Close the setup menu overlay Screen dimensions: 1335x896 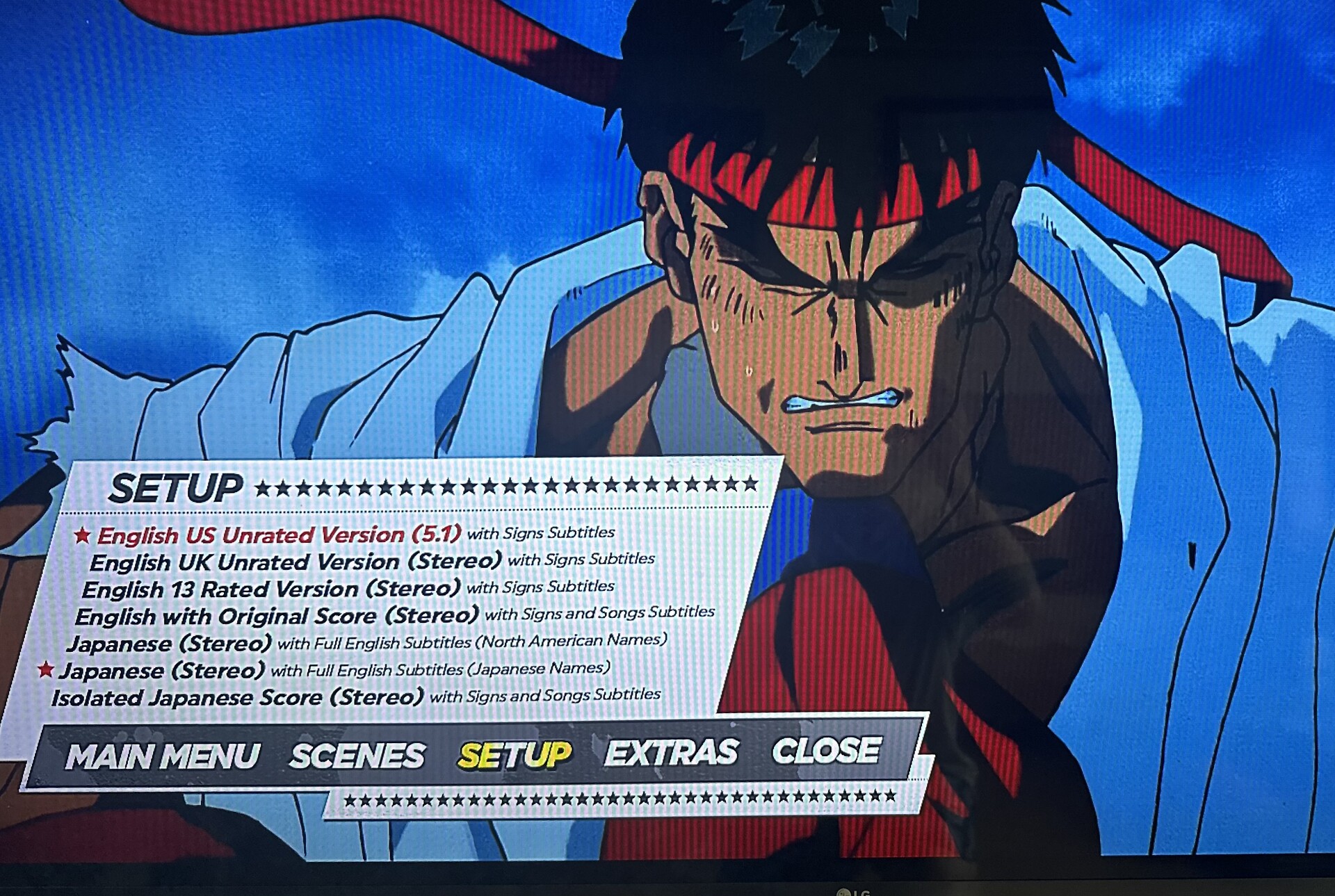826,751
